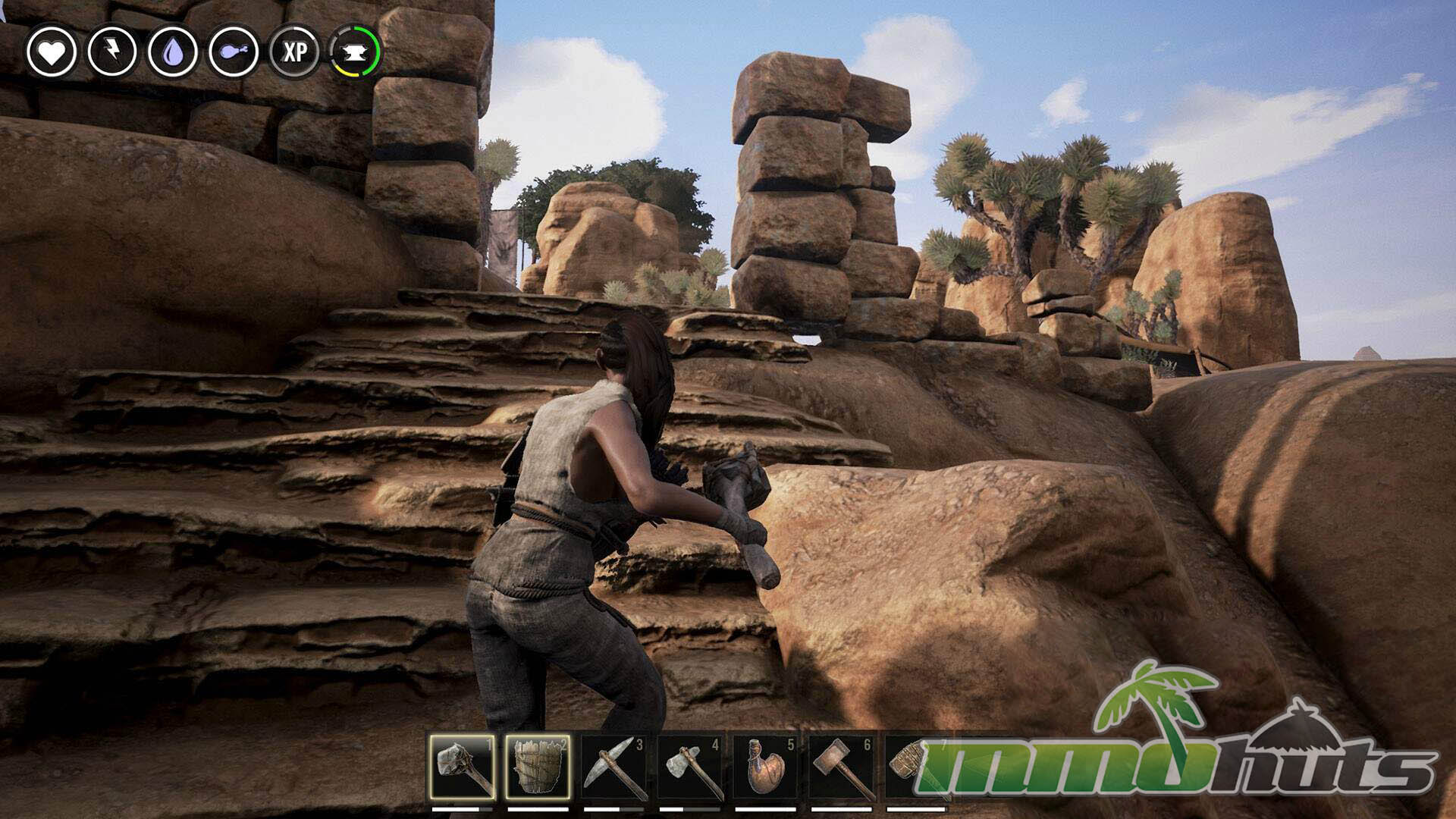Click the heart health status icon

52,52
